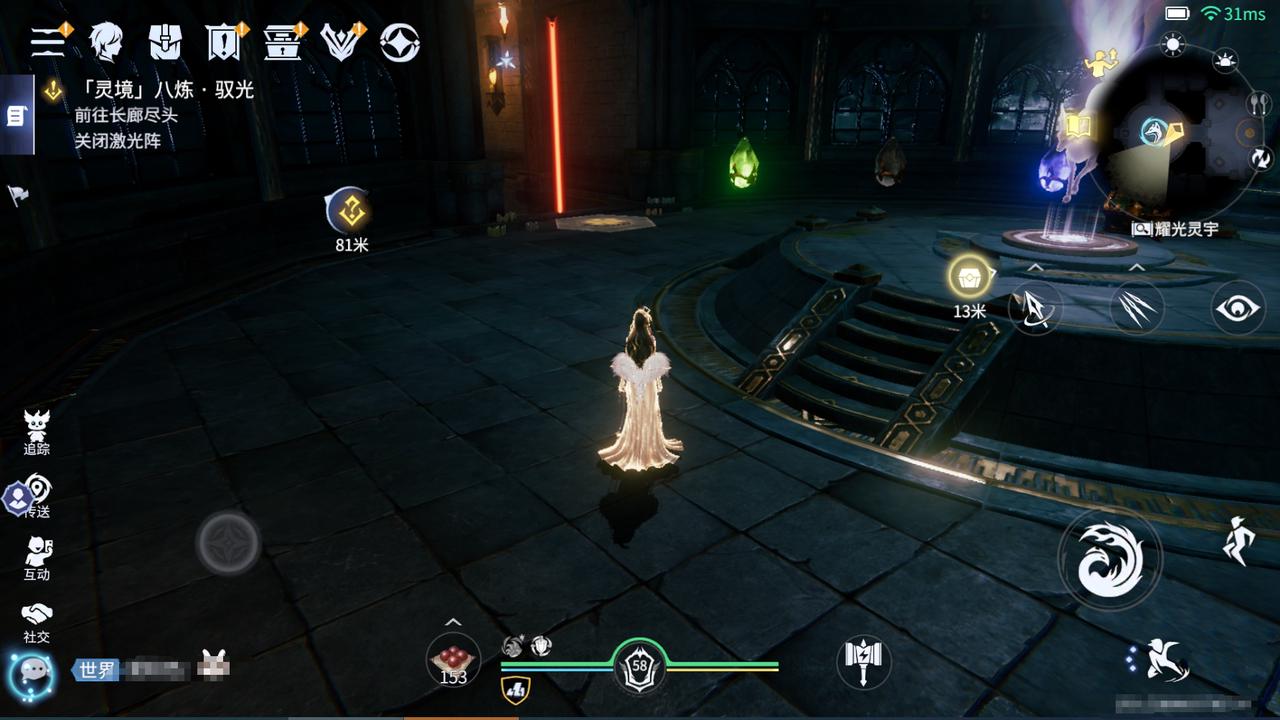1280x720 pixels.
Task: Select the 「灵境」八炼·驭光 quest tracker
Action: pyautogui.click(x=163, y=91)
